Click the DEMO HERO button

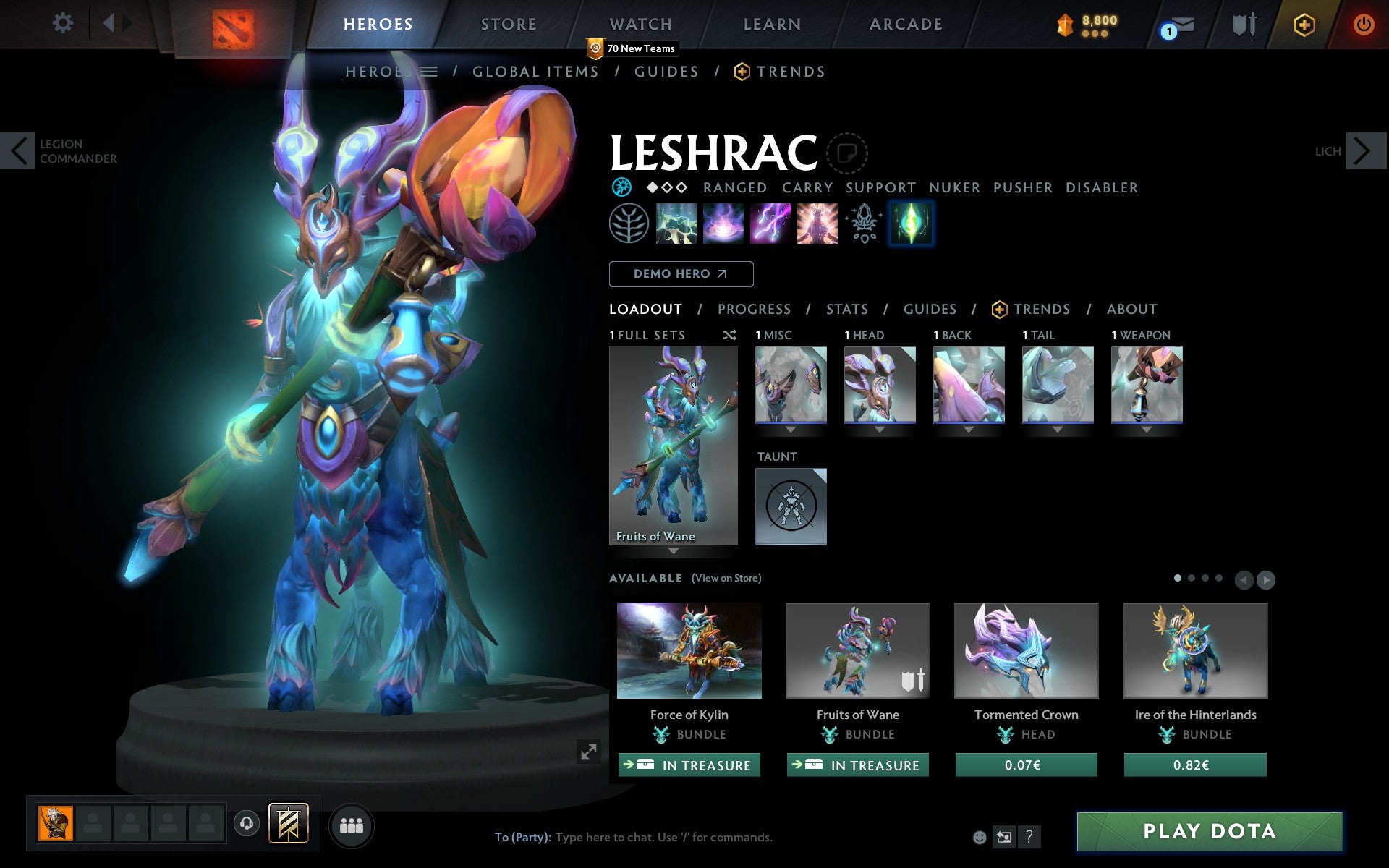click(x=681, y=274)
